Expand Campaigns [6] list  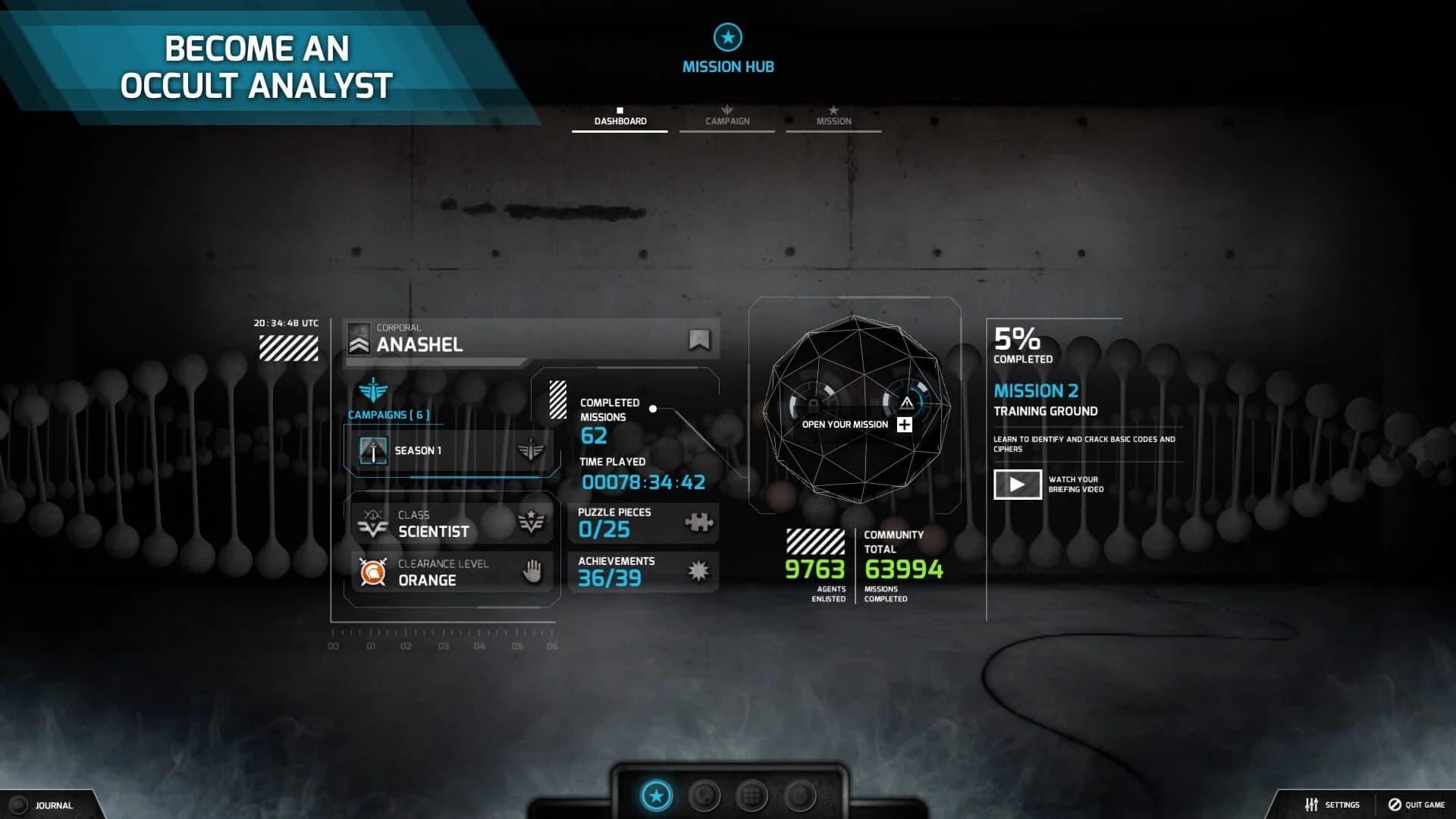[x=388, y=415]
